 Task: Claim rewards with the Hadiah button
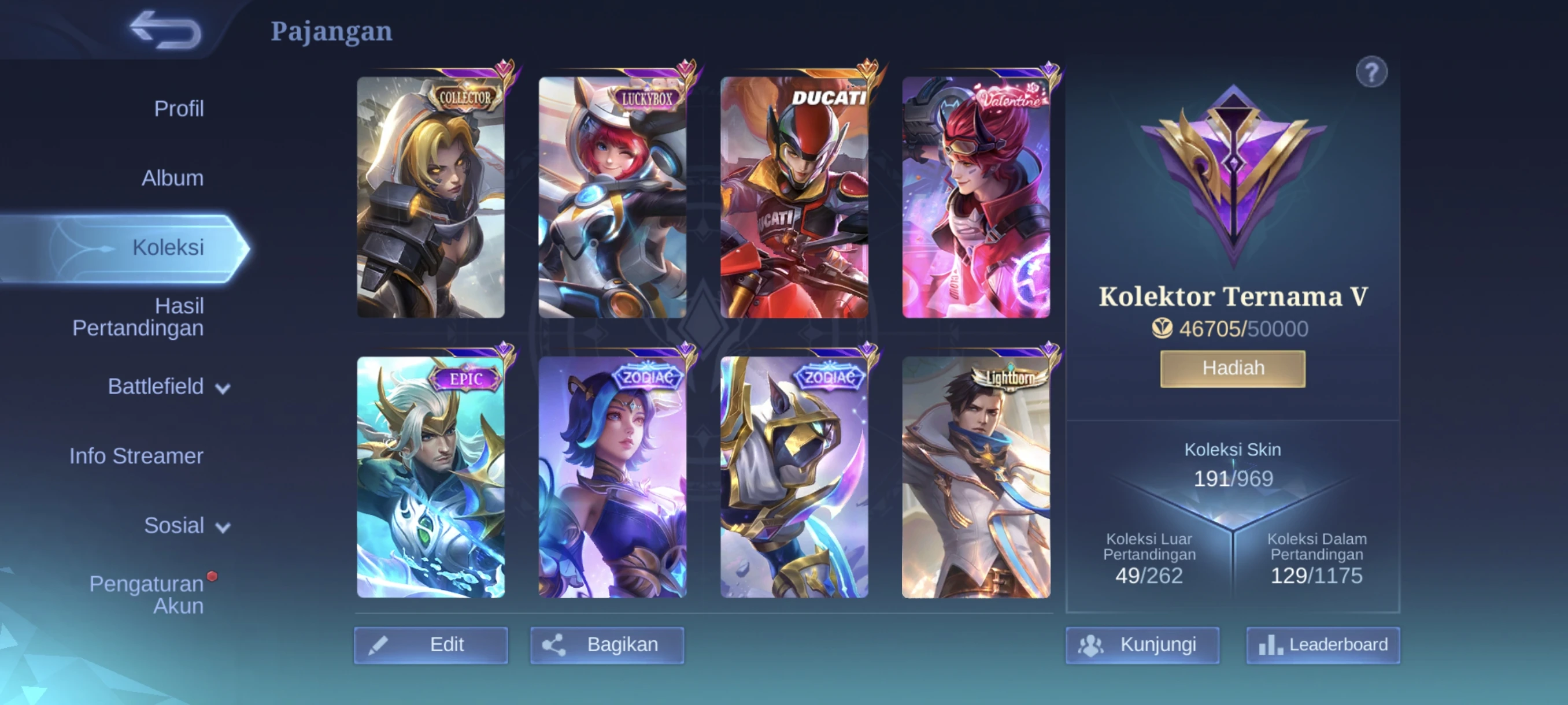coord(1233,369)
